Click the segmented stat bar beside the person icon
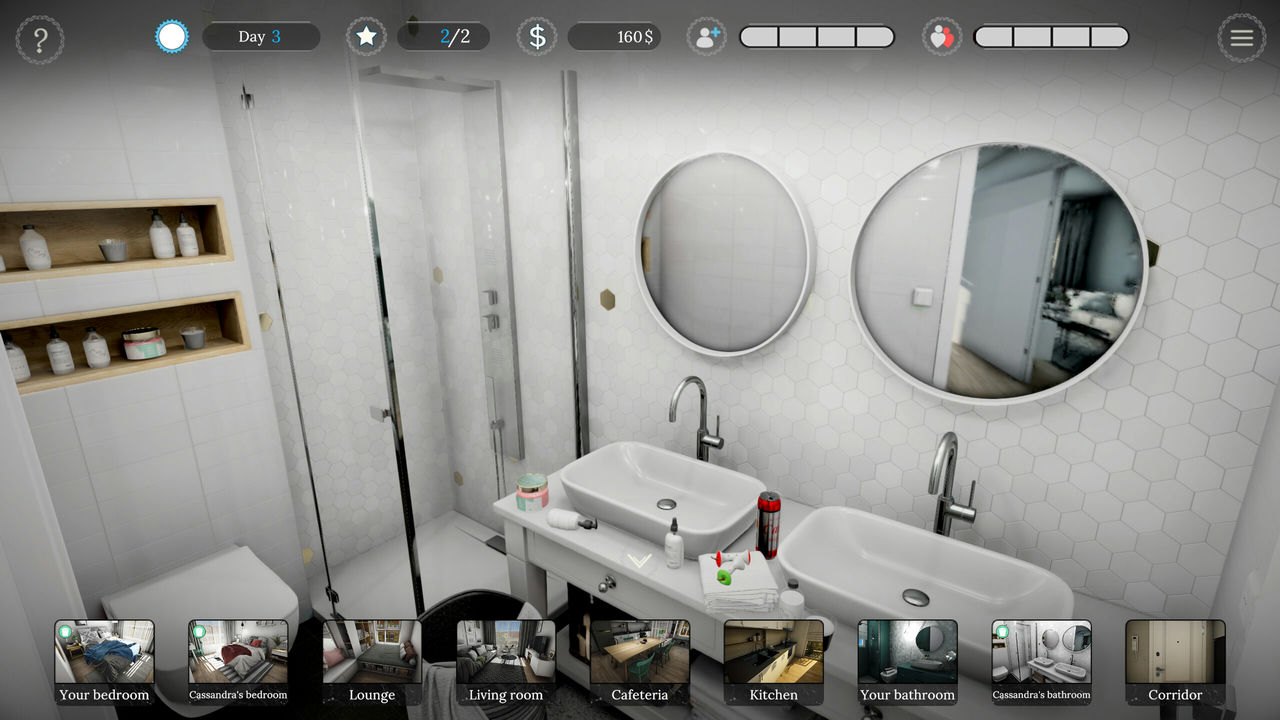The height and width of the screenshot is (720, 1280). (817, 36)
